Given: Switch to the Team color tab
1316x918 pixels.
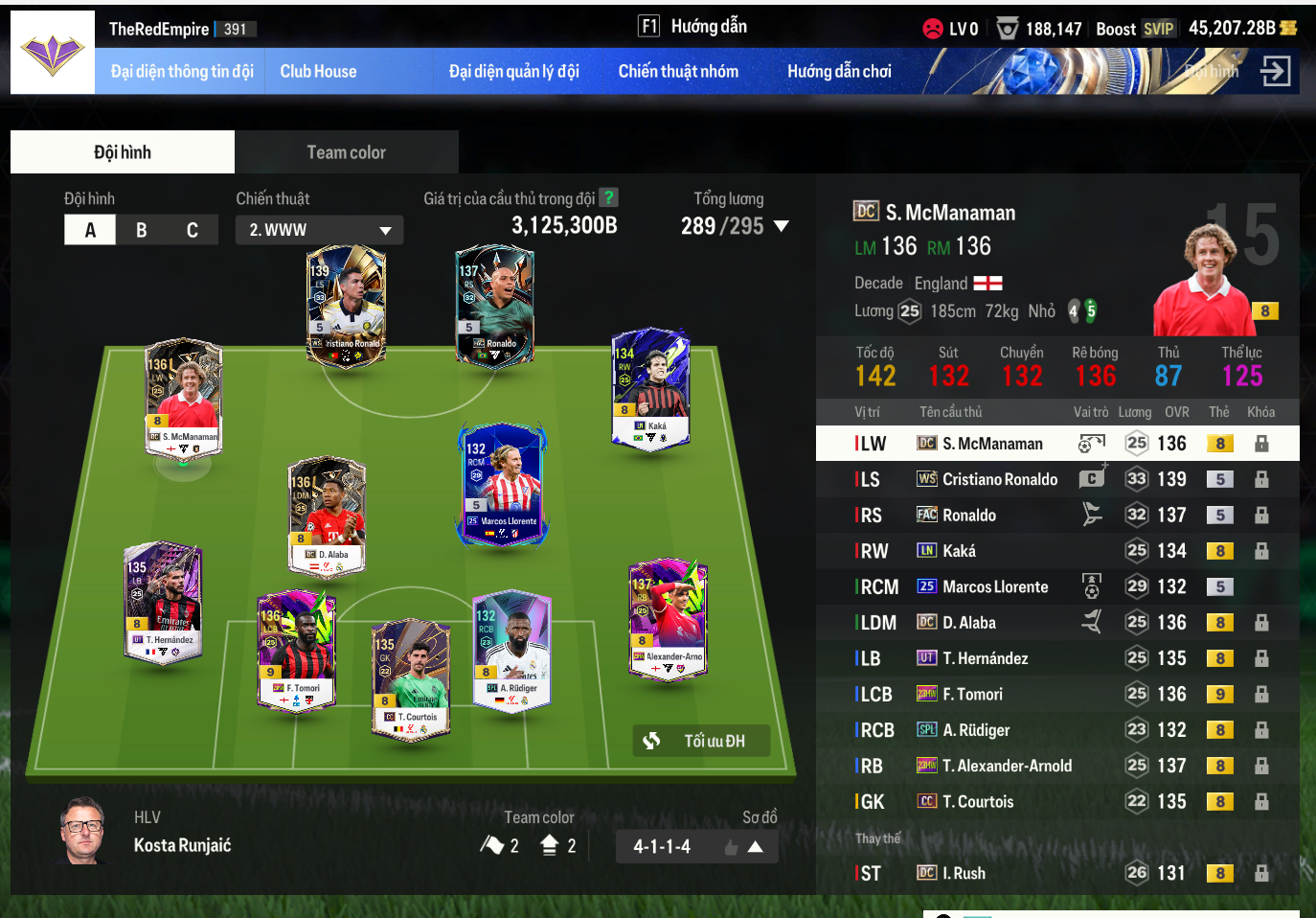Looking at the screenshot, I should (346, 152).
